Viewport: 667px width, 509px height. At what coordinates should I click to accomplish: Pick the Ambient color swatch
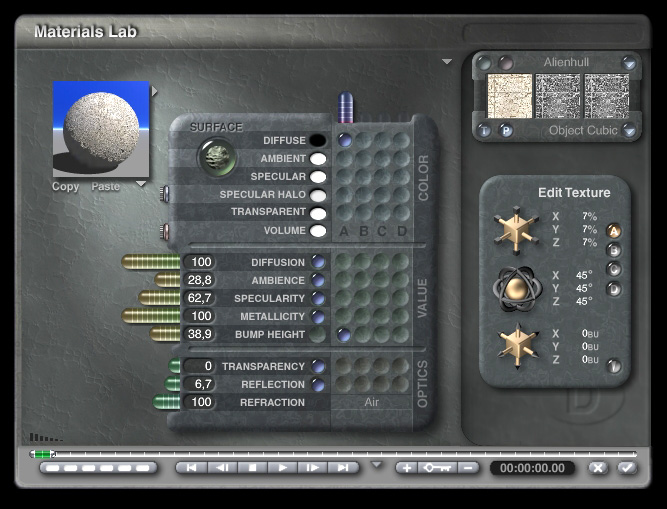[x=318, y=159]
